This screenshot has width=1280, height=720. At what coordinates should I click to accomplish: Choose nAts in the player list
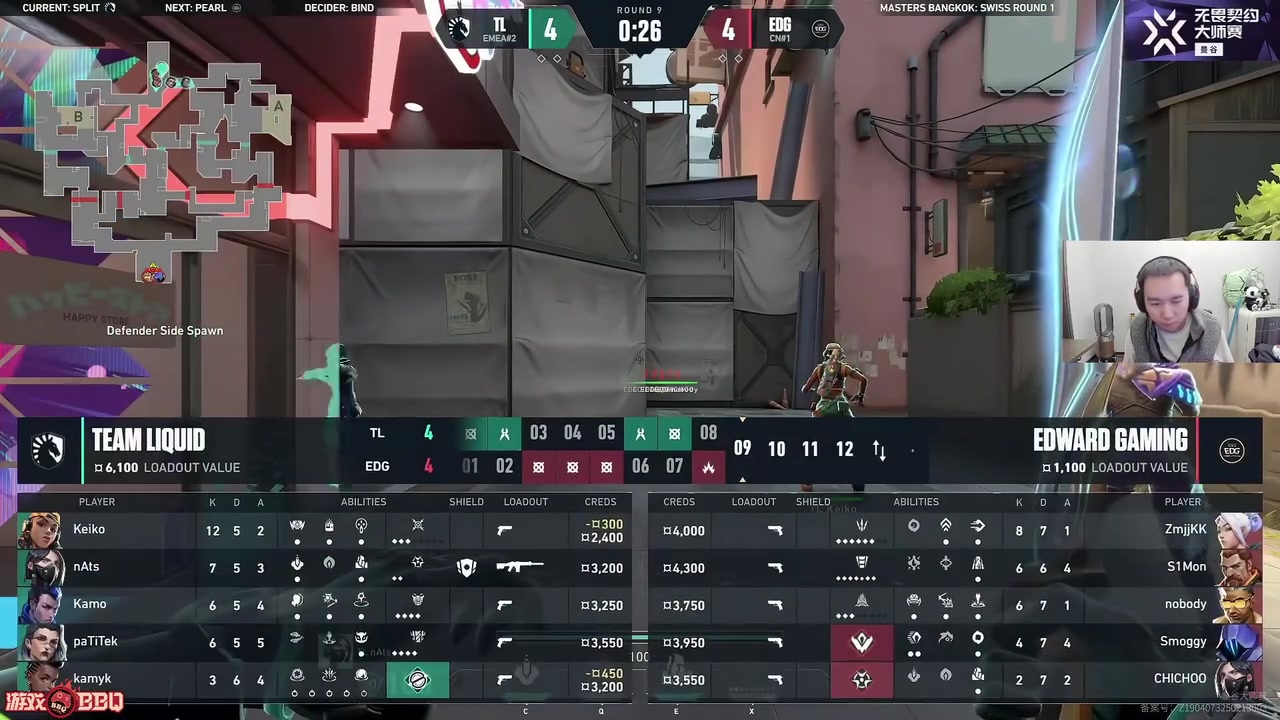click(86, 567)
